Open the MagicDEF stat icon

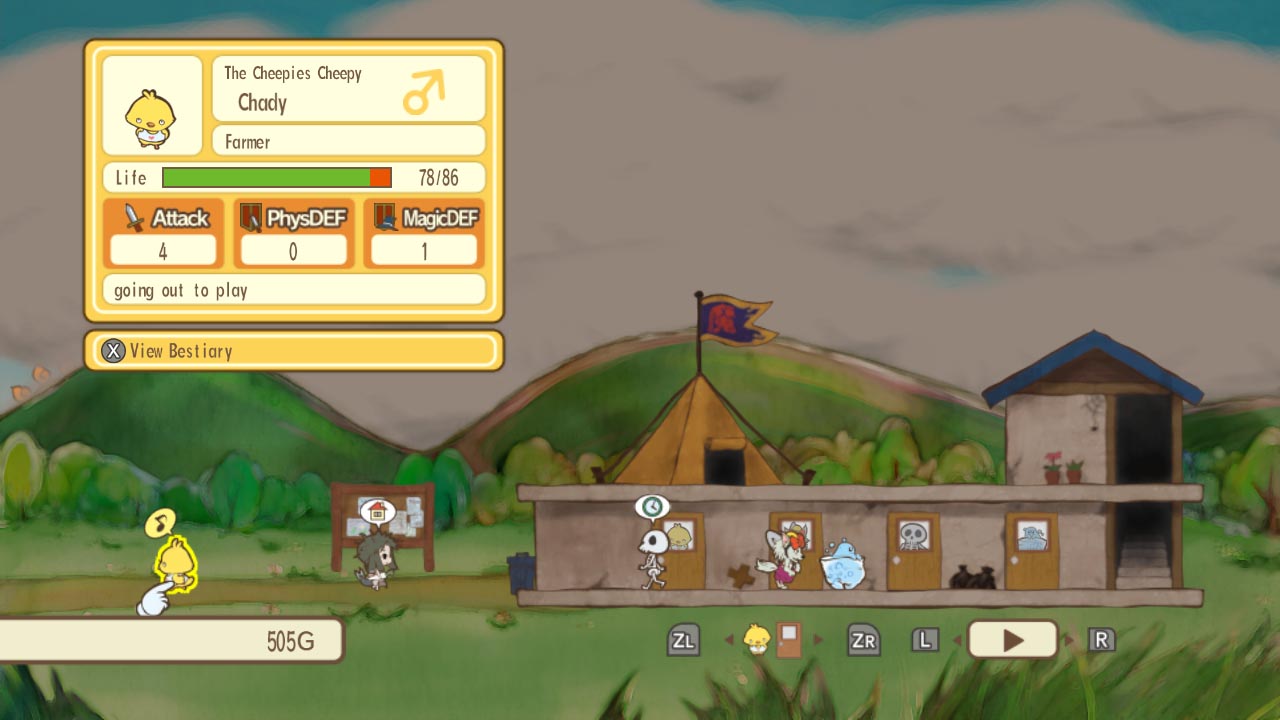pos(380,217)
